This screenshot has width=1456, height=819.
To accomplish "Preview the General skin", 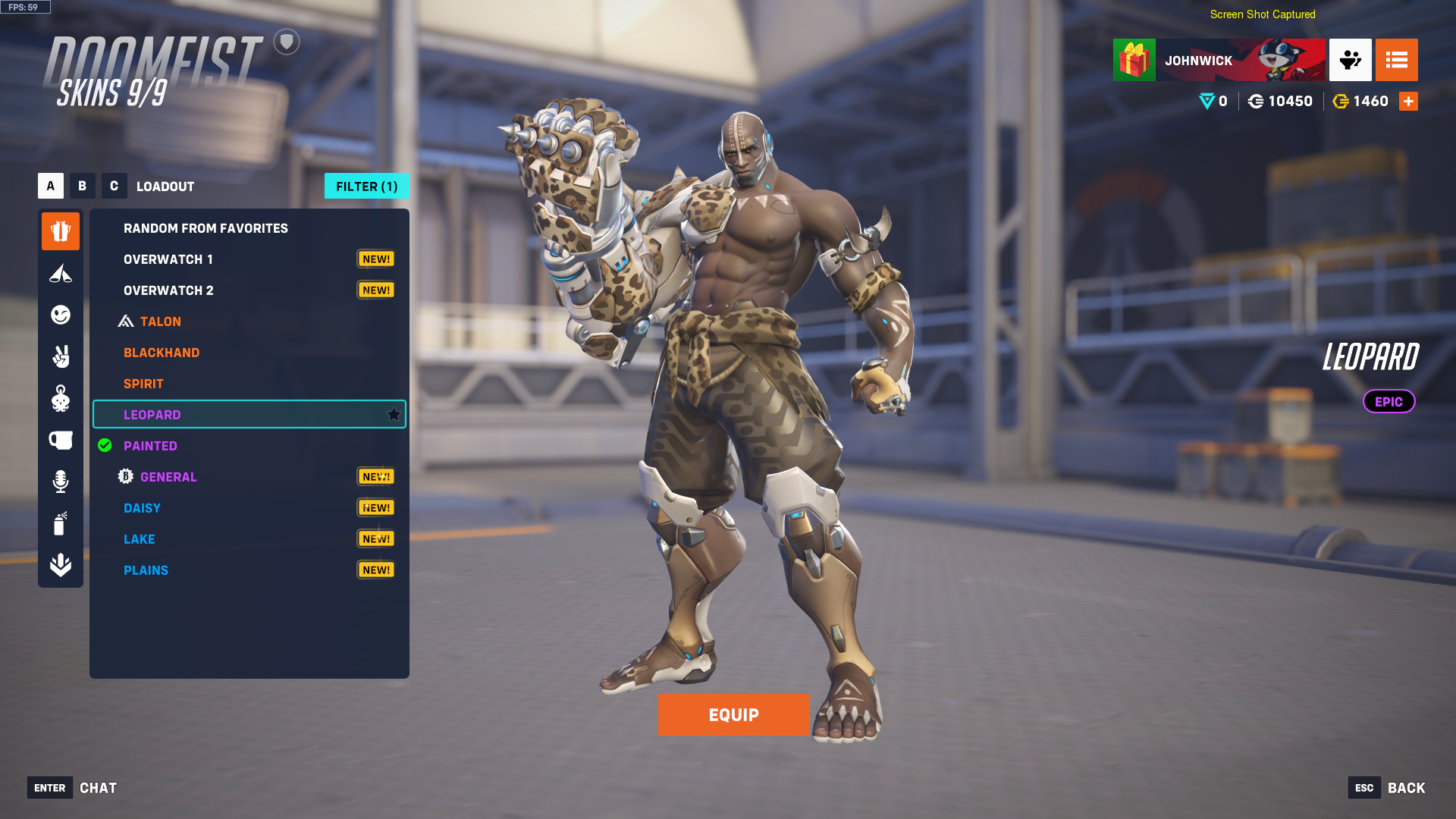I will tap(168, 477).
